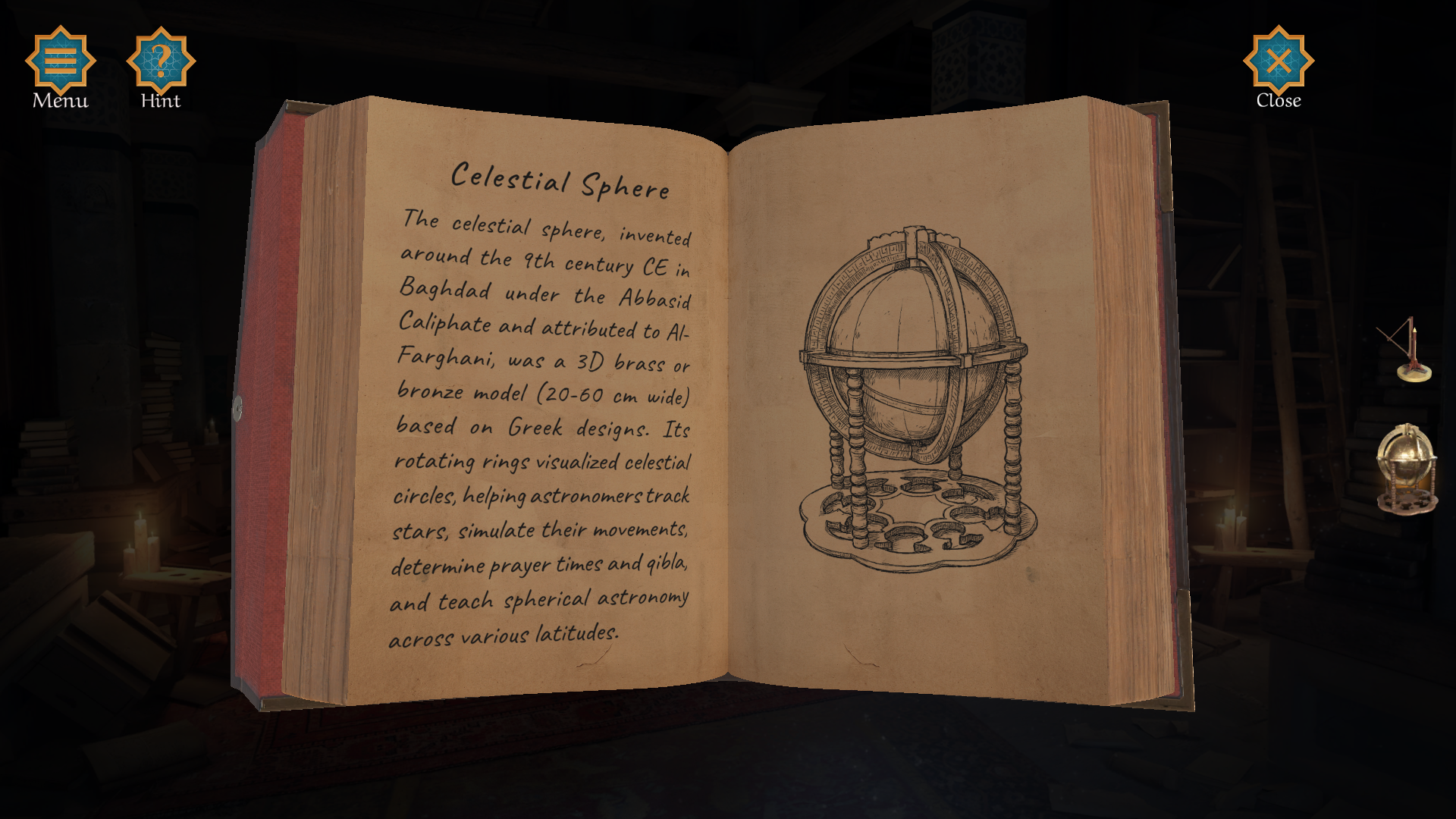Click the 'Celestial Sphere' title heading
Viewport: 1456px width, 819px height.
click(x=561, y=180)
